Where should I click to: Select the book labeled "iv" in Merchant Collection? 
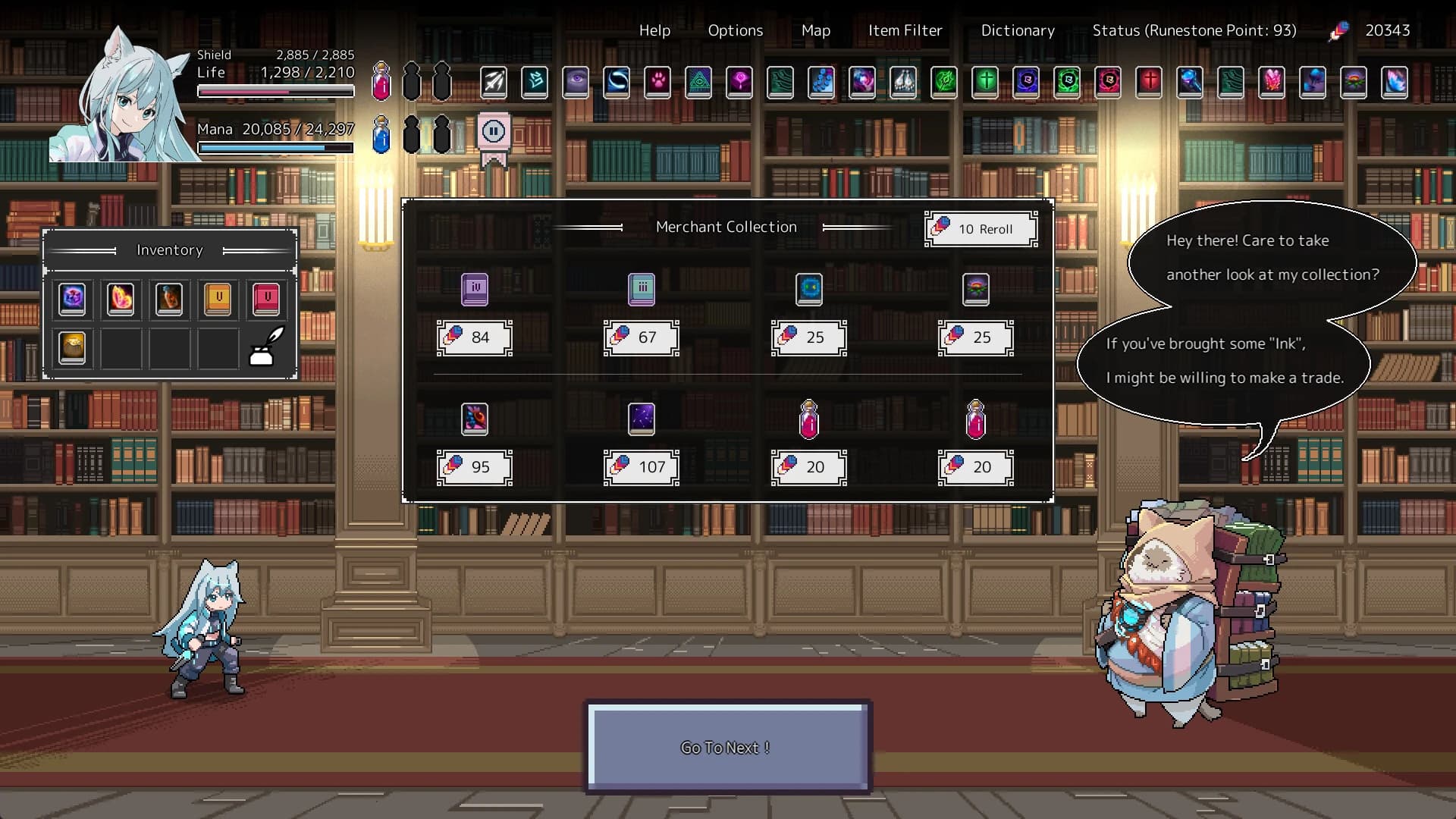click(475, 289)
